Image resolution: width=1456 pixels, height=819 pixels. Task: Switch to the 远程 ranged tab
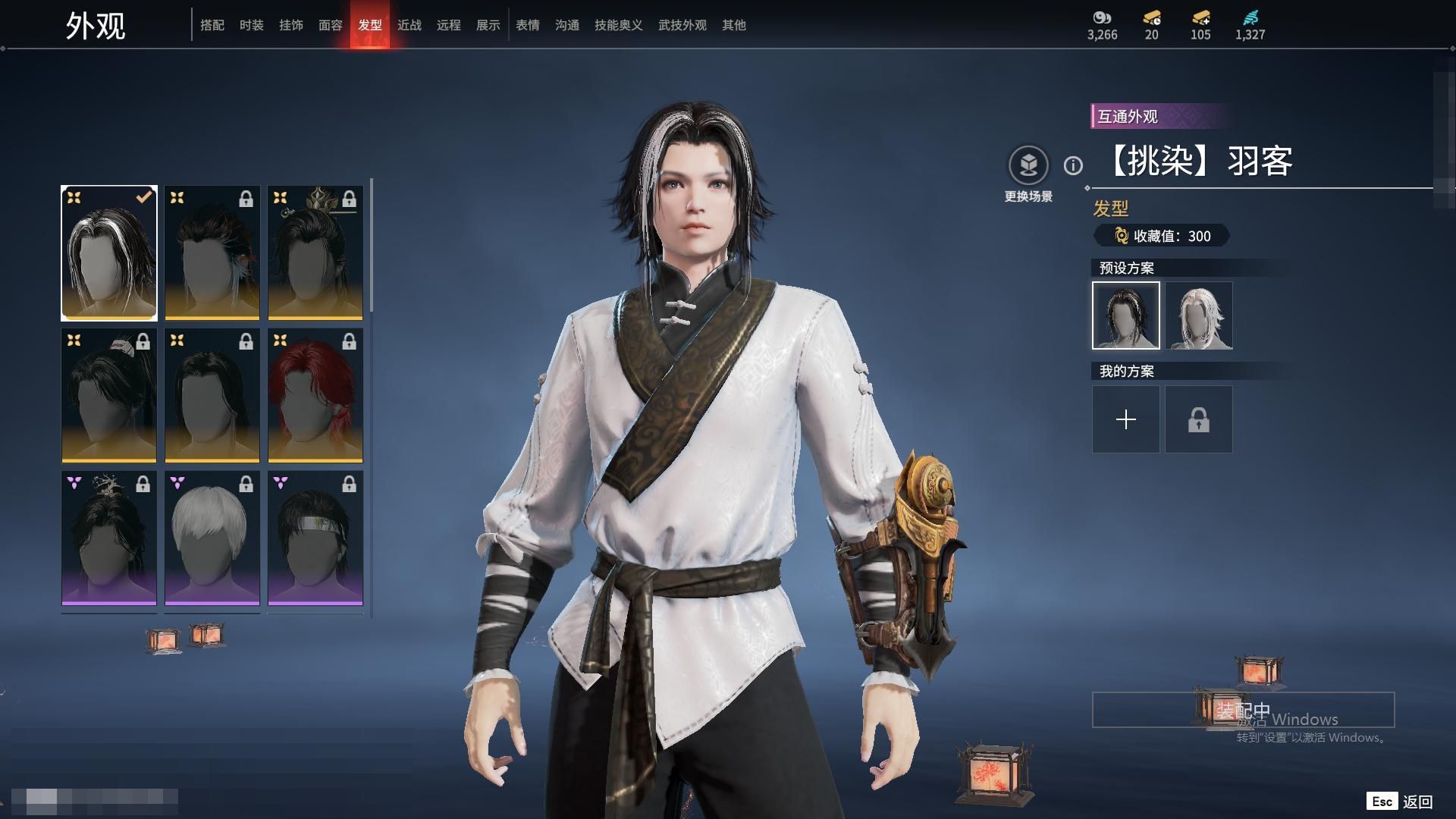(x=448, y=25)
